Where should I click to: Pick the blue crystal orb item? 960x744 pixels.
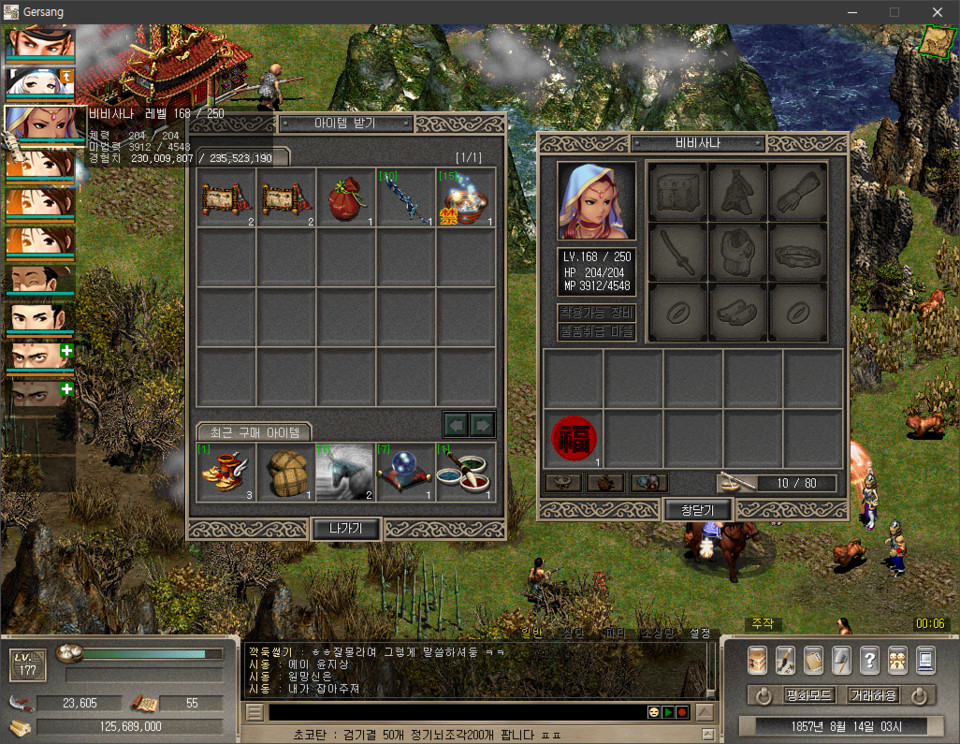405,472
